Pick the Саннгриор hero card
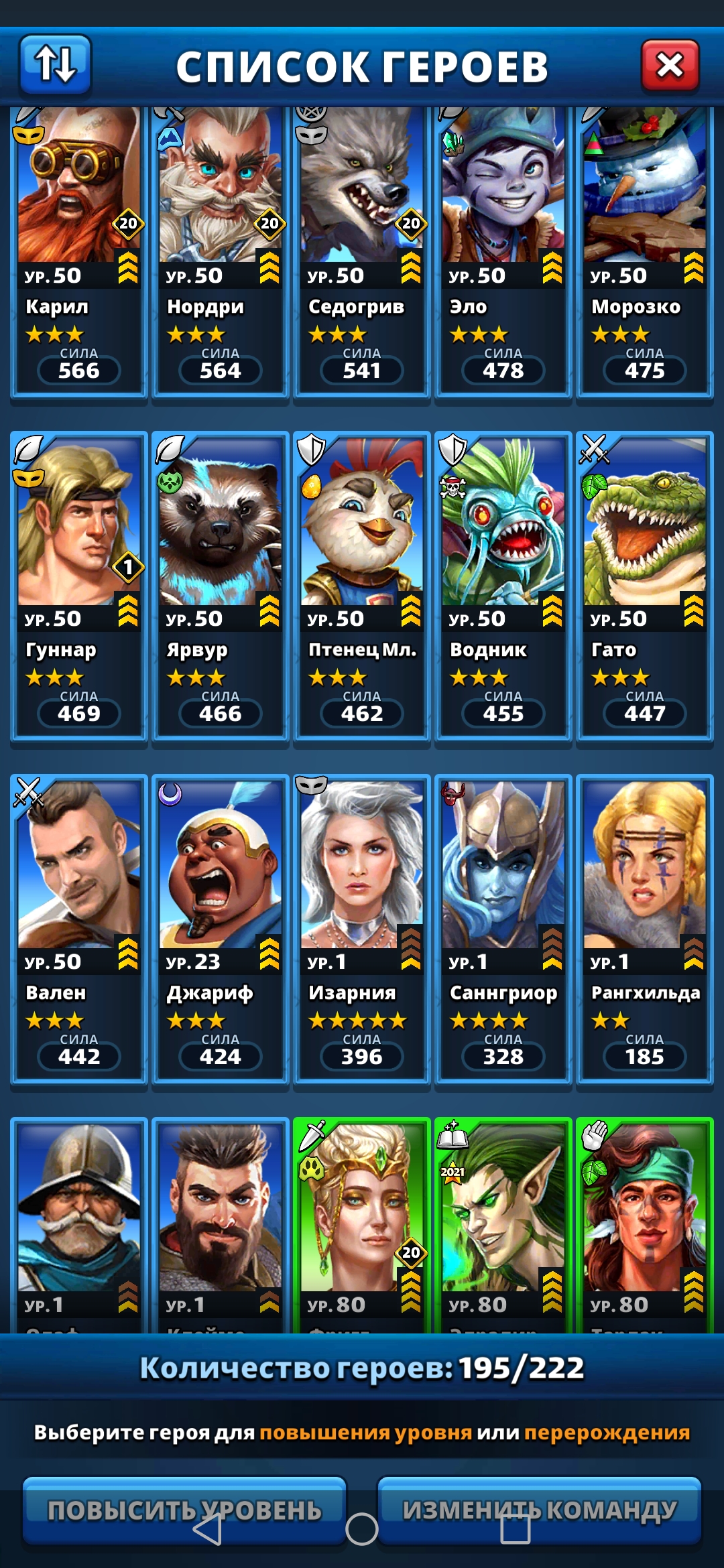The width and height of the screenshot is (724, 1568). pyautogui.click(x=503, y=928)
